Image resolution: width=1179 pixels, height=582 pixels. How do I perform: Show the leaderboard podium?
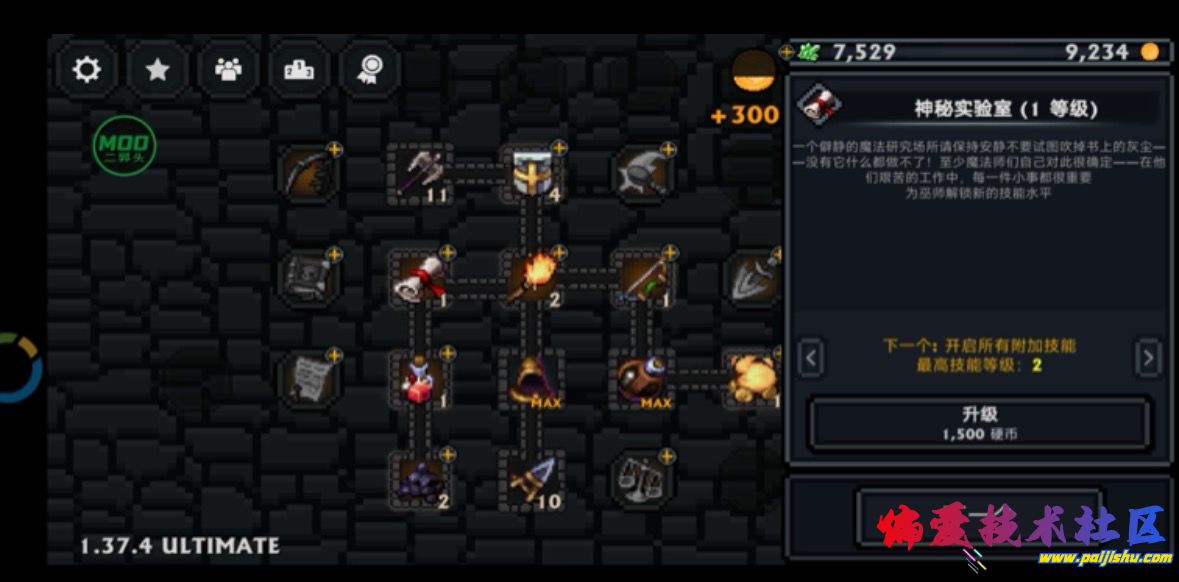pos(299,69)
